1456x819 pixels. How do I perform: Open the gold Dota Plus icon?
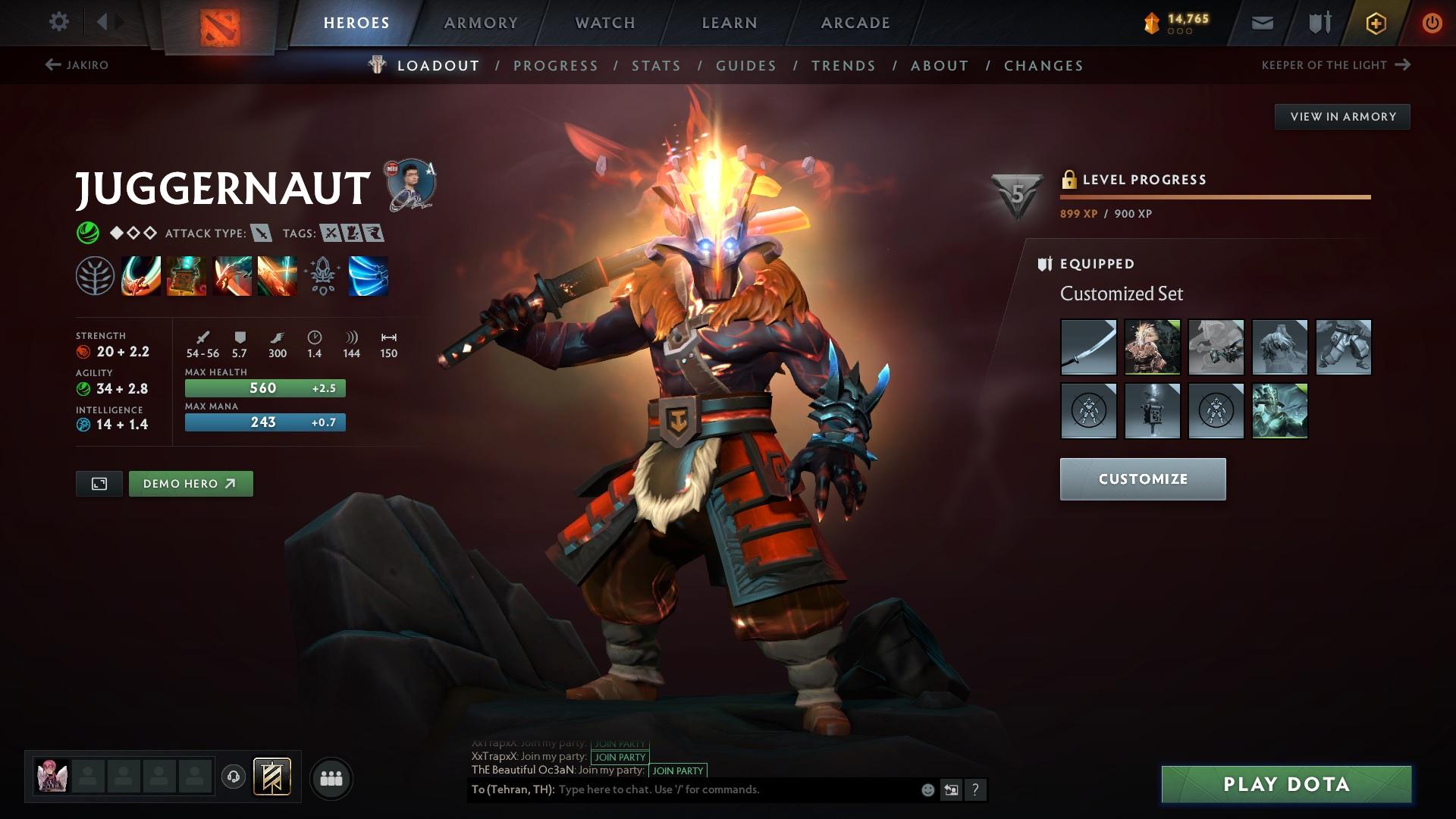click(x=1375, y=22)
